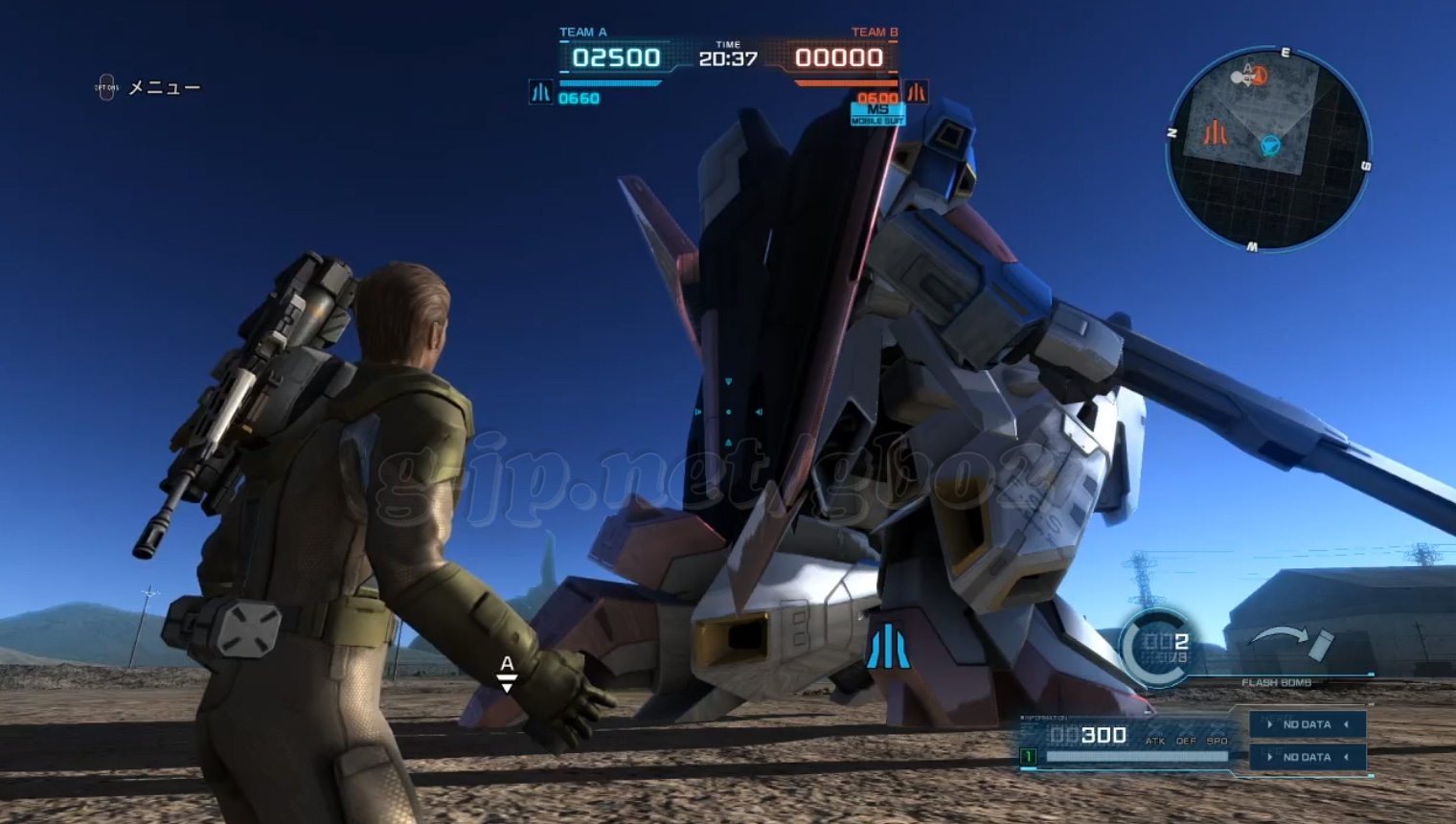This screenshot has height=824, width=1456.
Task: Click the blue base marker on the mobile suit
Action: pos(887,647)
